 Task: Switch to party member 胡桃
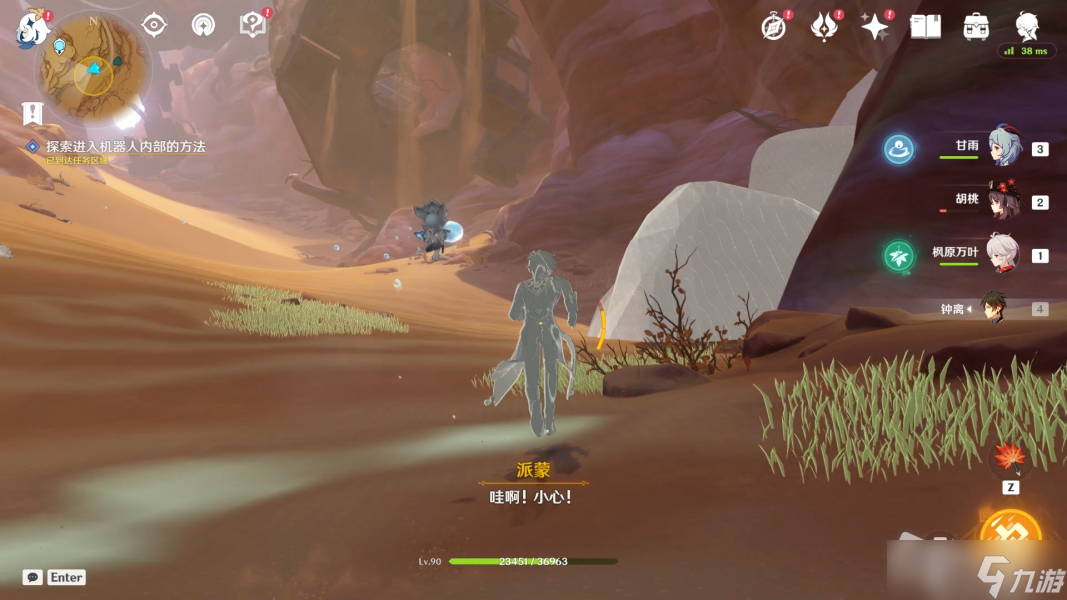1003,201
